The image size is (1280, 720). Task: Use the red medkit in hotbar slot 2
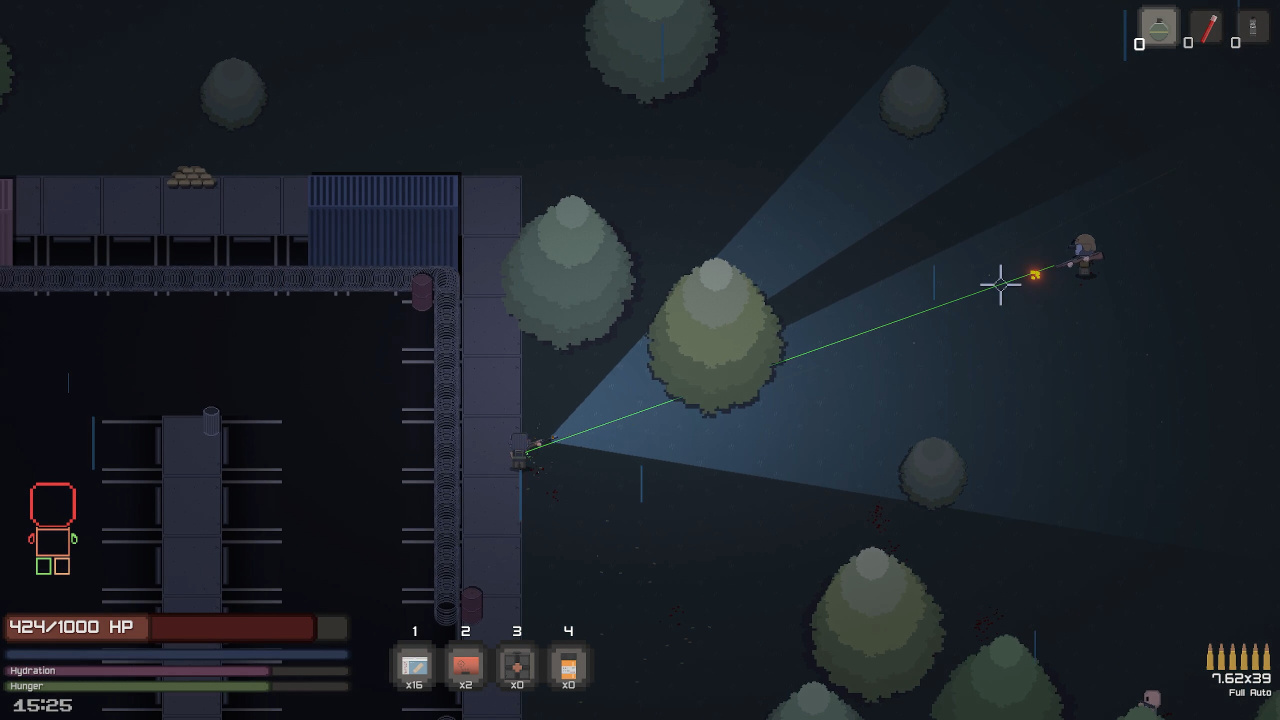(465, 665)
